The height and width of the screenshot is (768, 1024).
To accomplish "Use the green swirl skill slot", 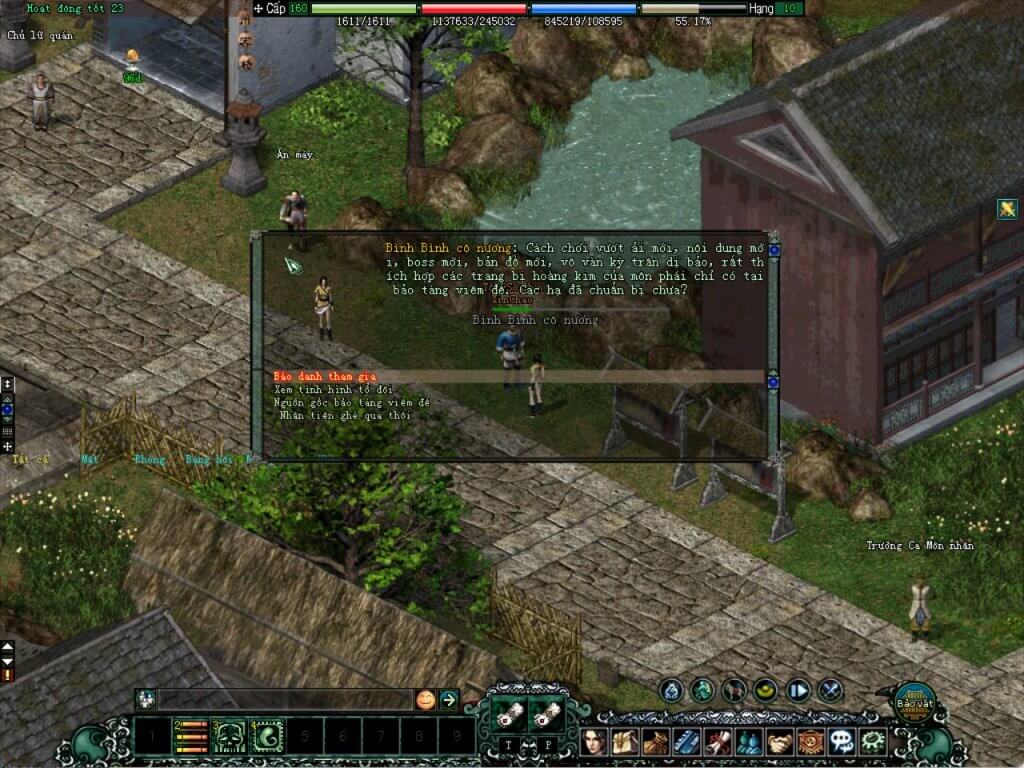I will pos(267,737).
